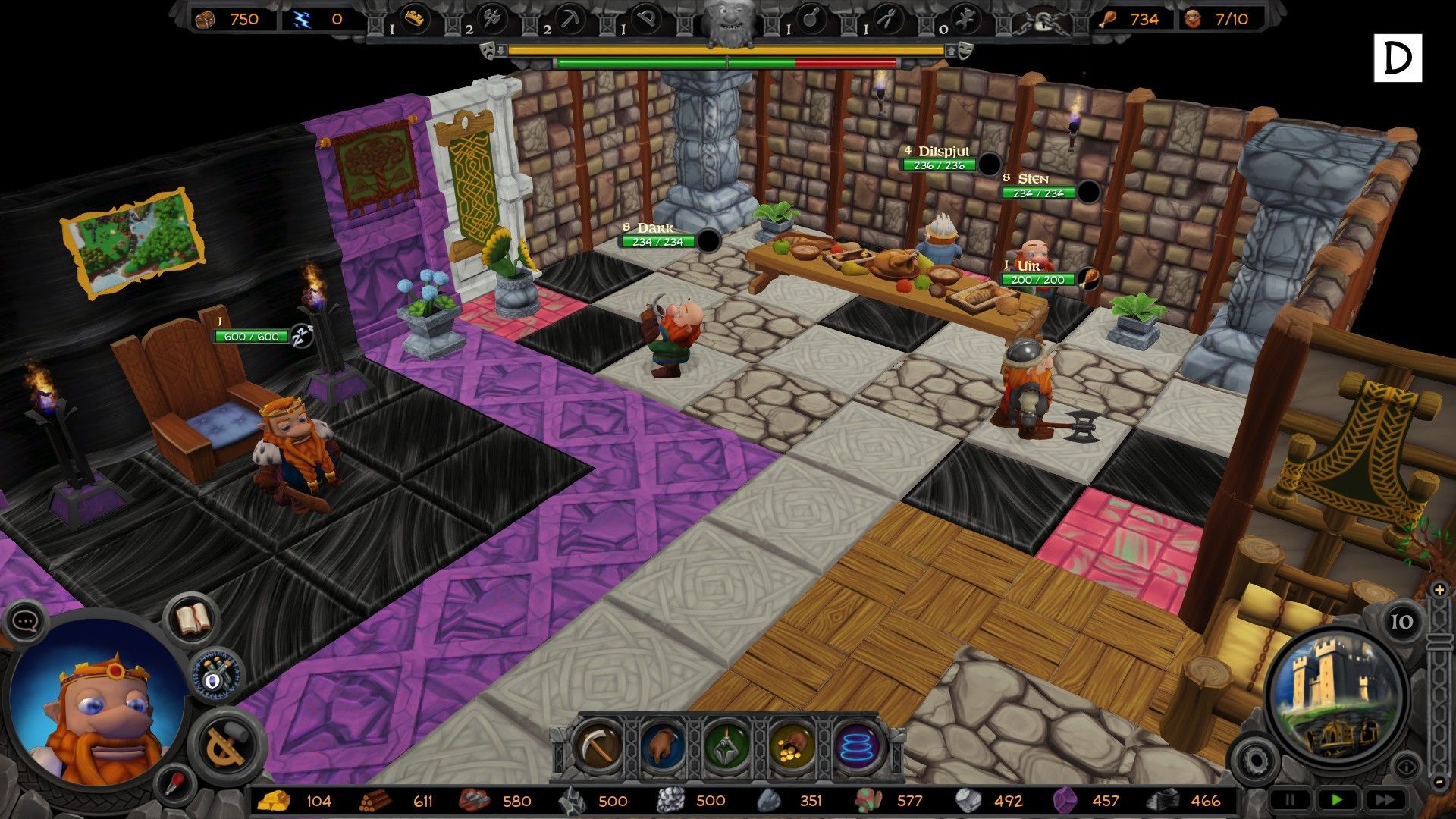Select the pickaxe miner class icon
Viewport: 1456px width, 819px height.
pos(570,20)
